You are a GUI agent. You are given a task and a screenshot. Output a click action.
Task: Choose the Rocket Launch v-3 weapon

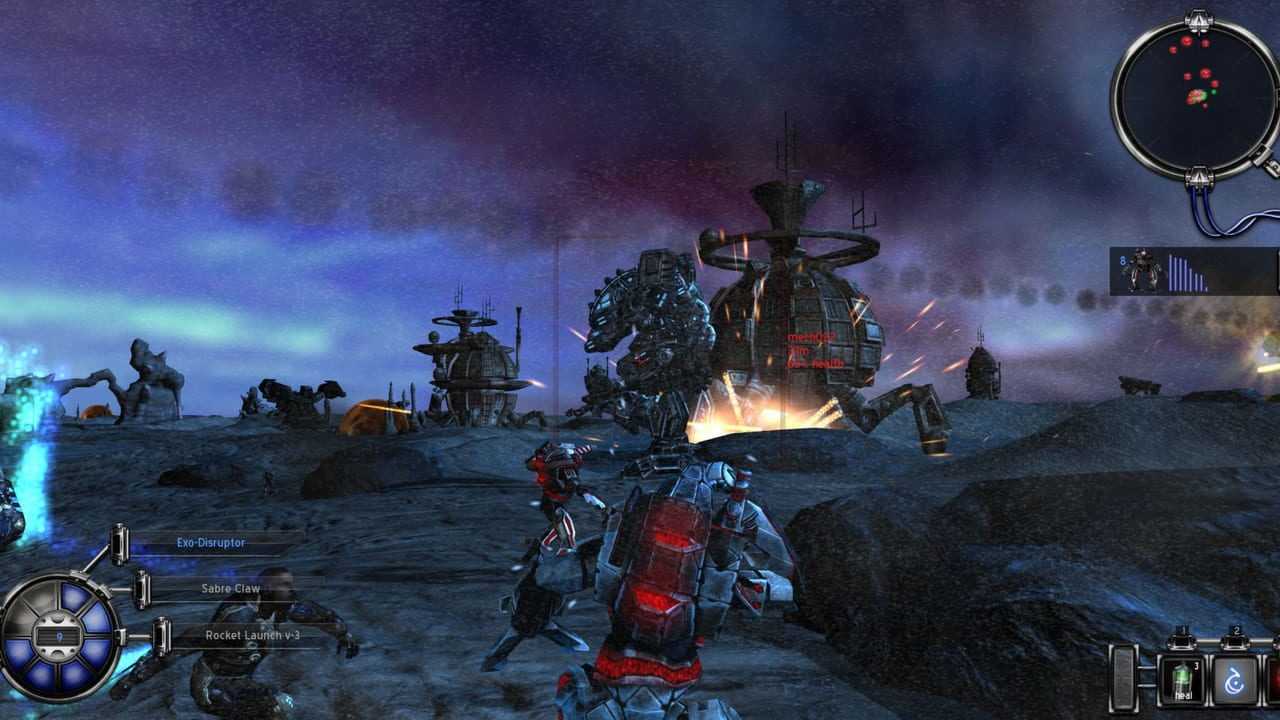click(x=252, y=635)
